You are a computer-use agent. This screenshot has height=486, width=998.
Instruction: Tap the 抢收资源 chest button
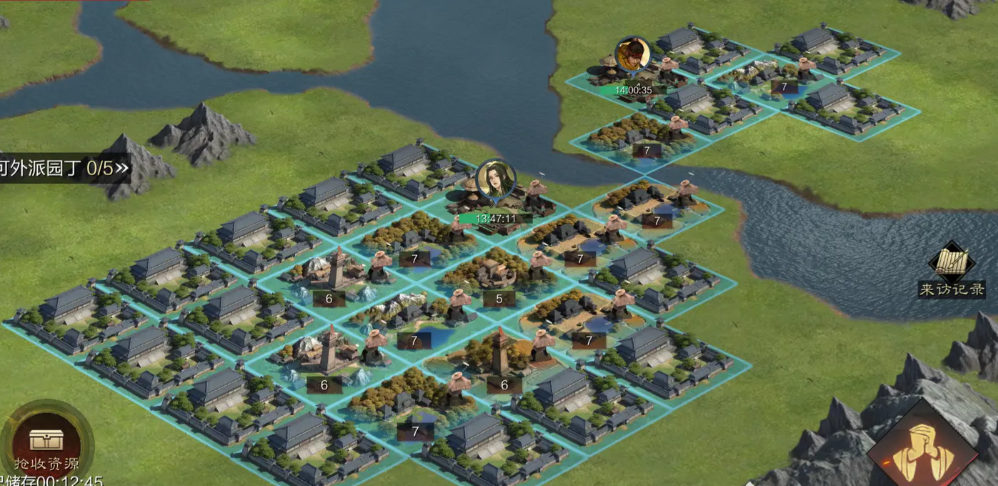coord(45,442)
